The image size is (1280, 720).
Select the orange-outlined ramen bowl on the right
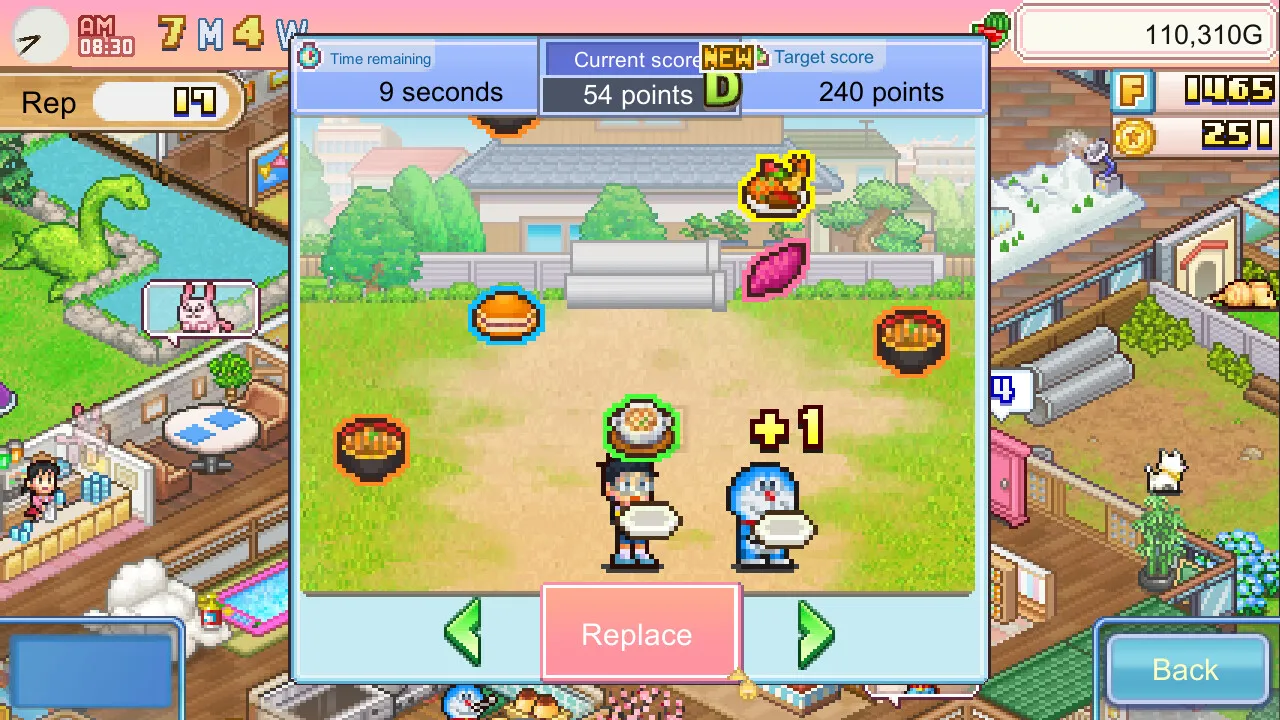click(x=910, y=340)
